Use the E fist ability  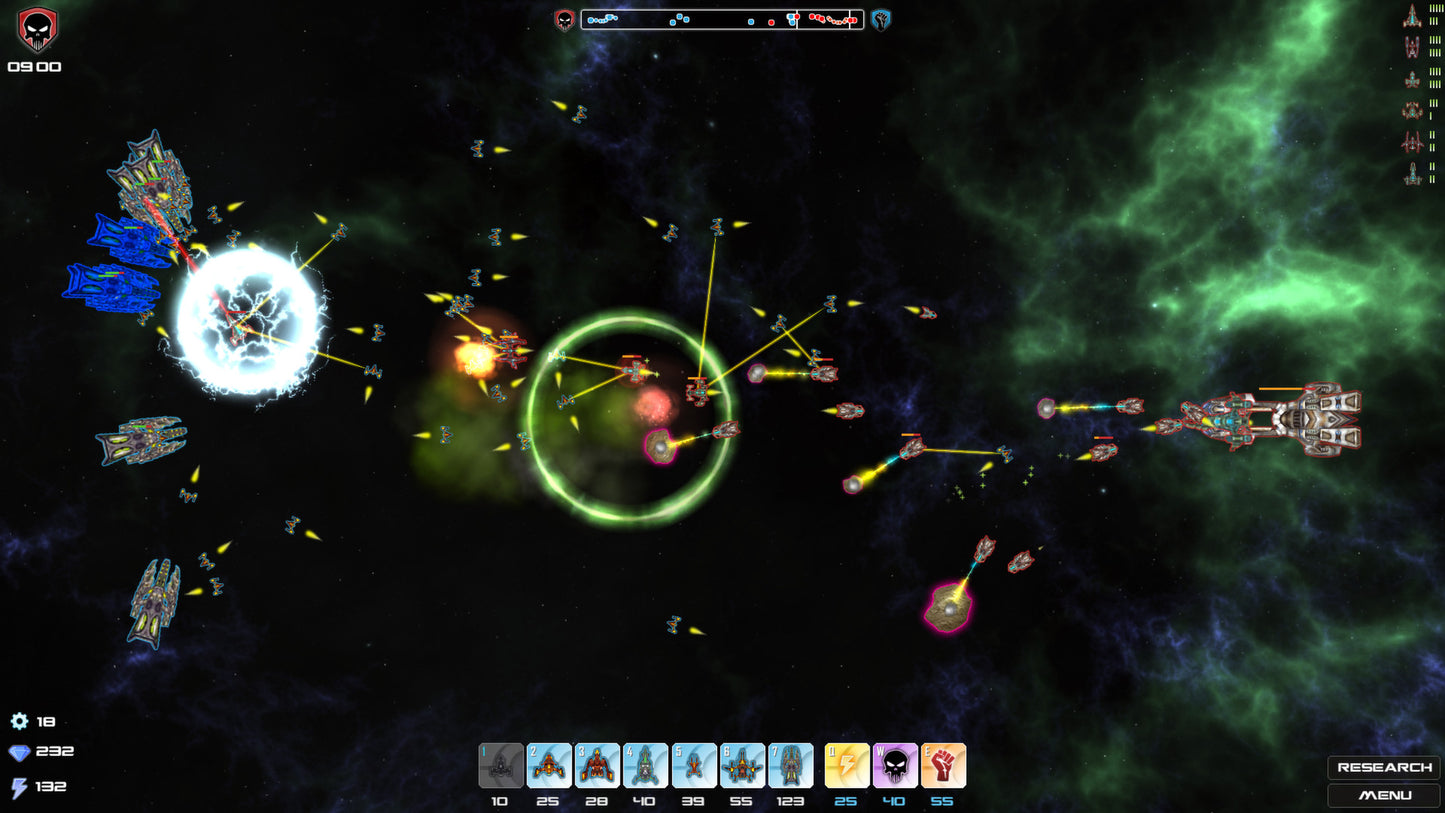(x=944, y=765)
